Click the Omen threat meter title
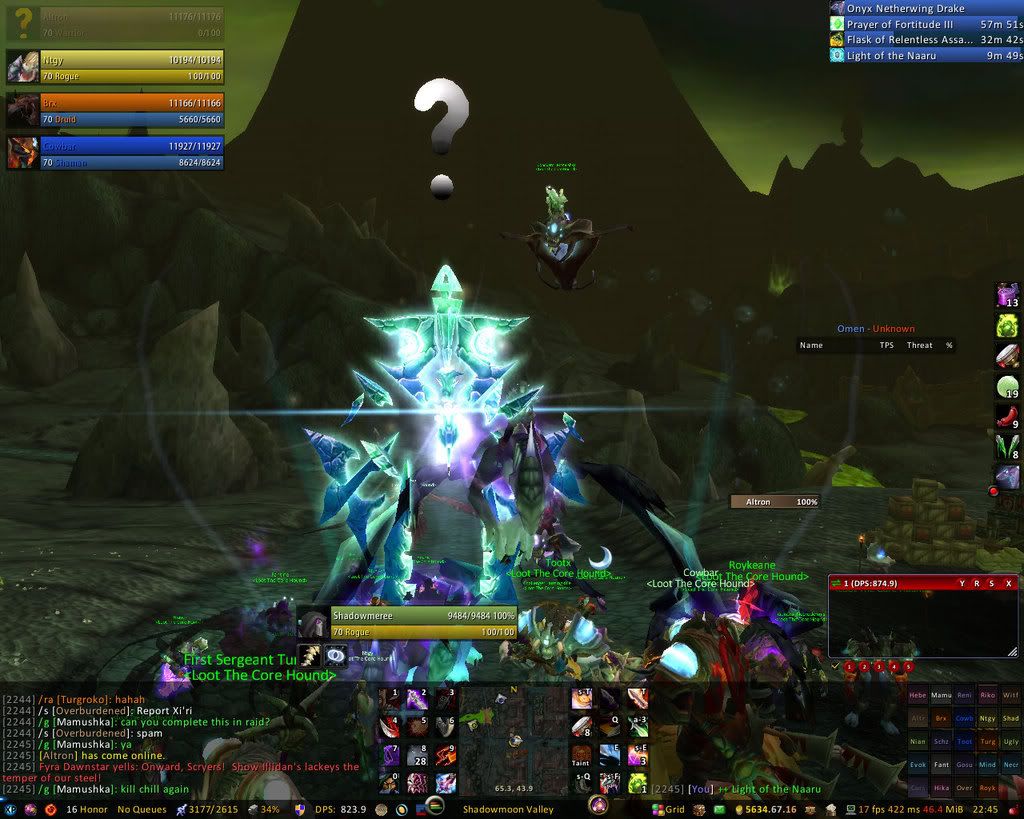Screen dimensions: 1024x819 point(876,329)
